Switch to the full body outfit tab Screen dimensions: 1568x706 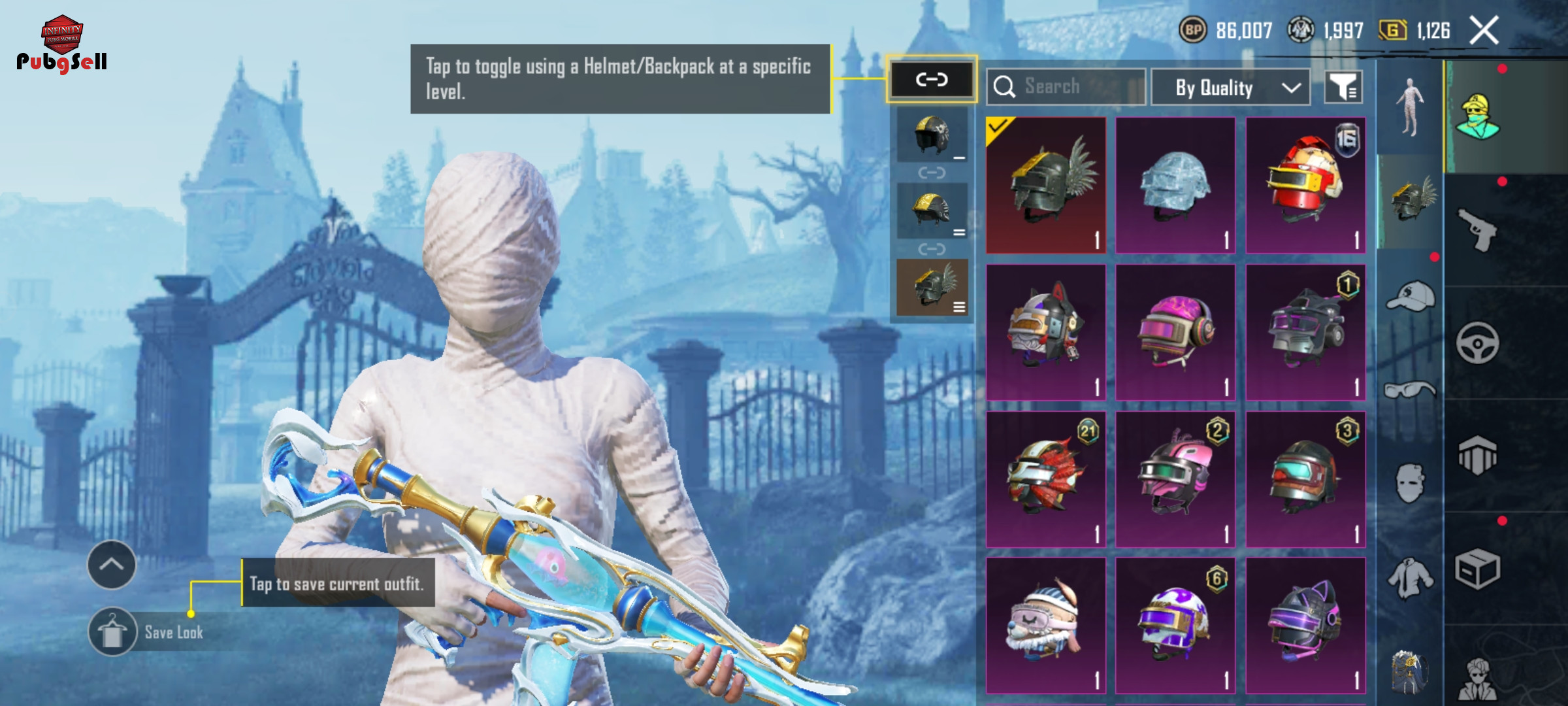(x=1410, y=108)
